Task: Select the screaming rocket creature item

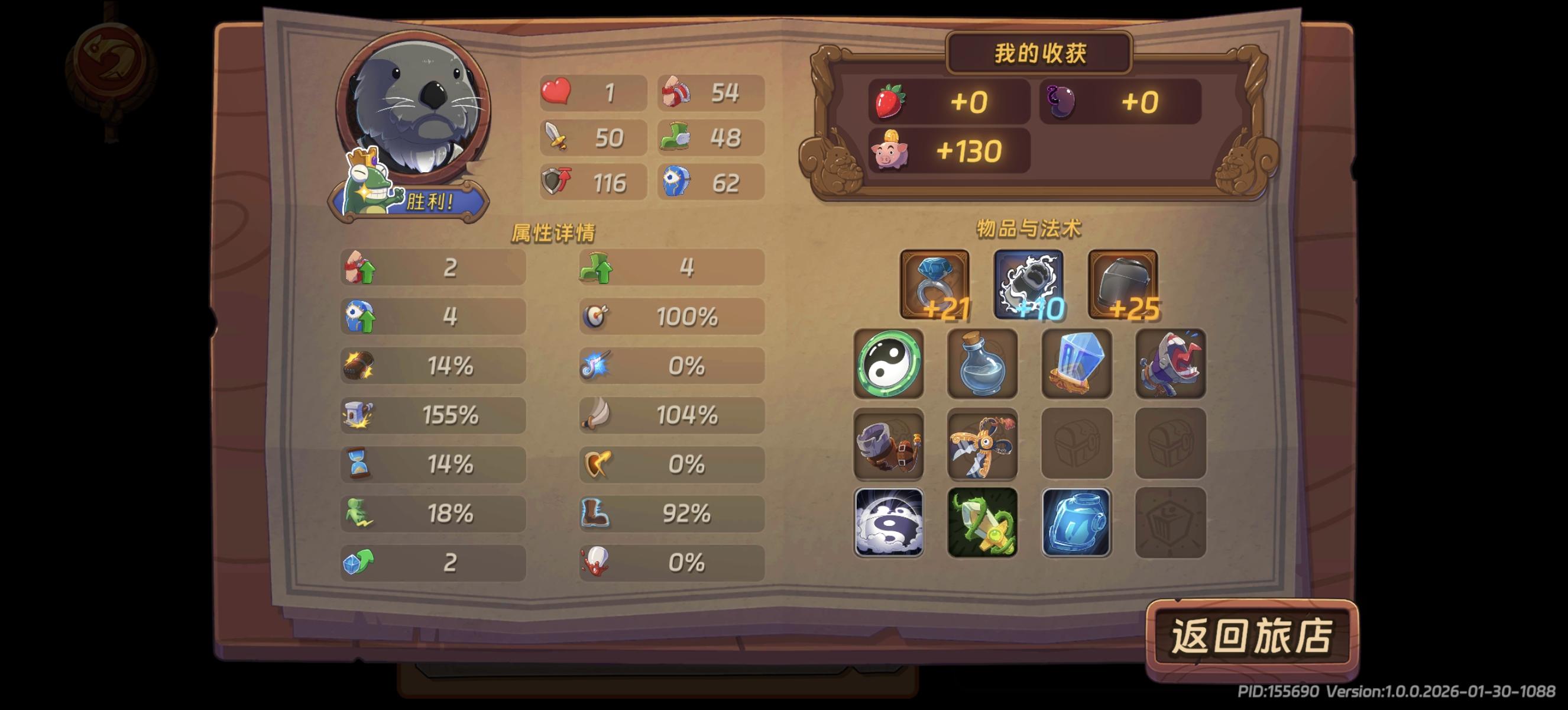Action: (x=1170, y=364)
